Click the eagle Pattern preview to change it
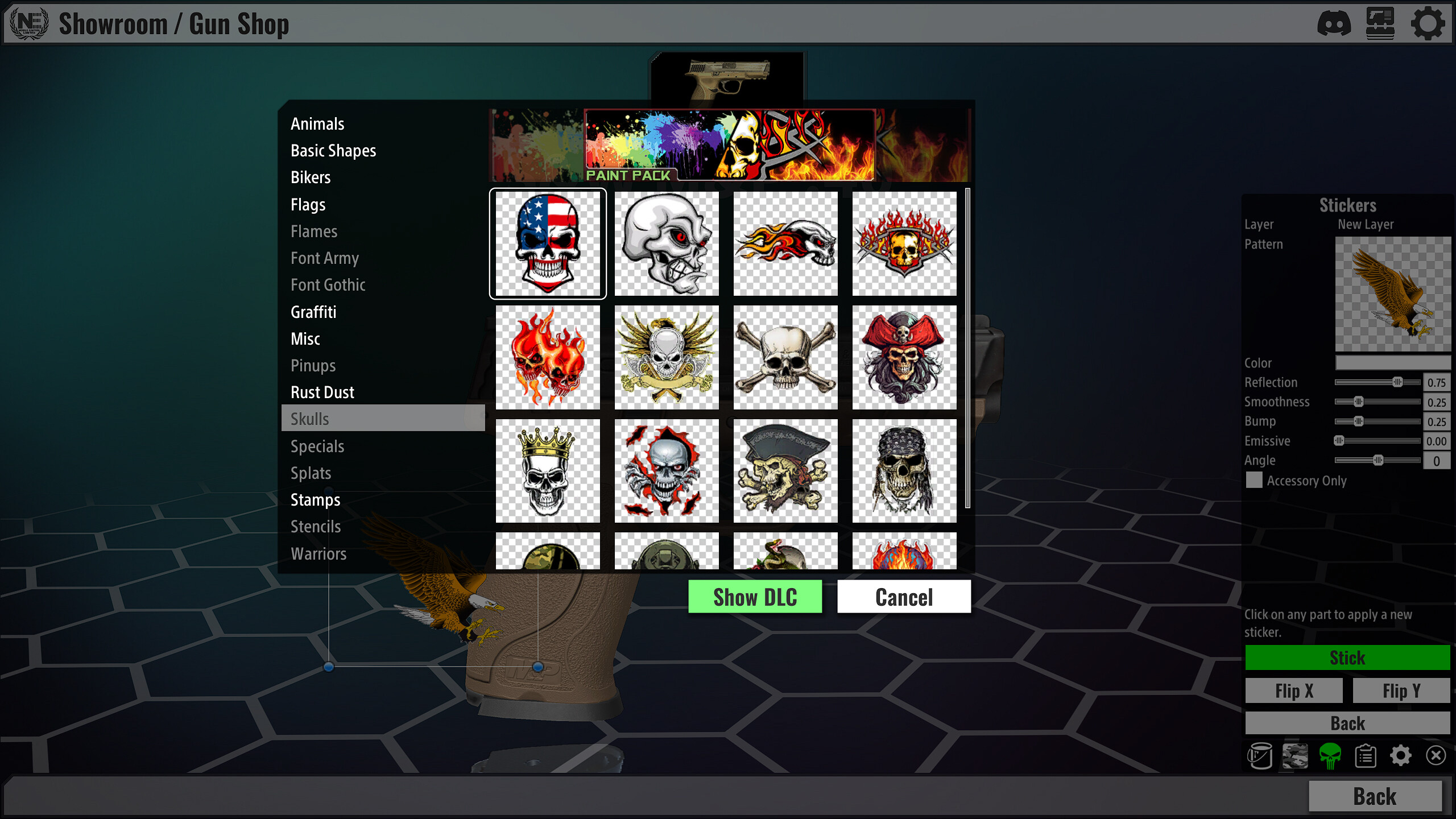Image resolution: width=1456 pixels, height=819 pixels. click(x=1393, y=294)
